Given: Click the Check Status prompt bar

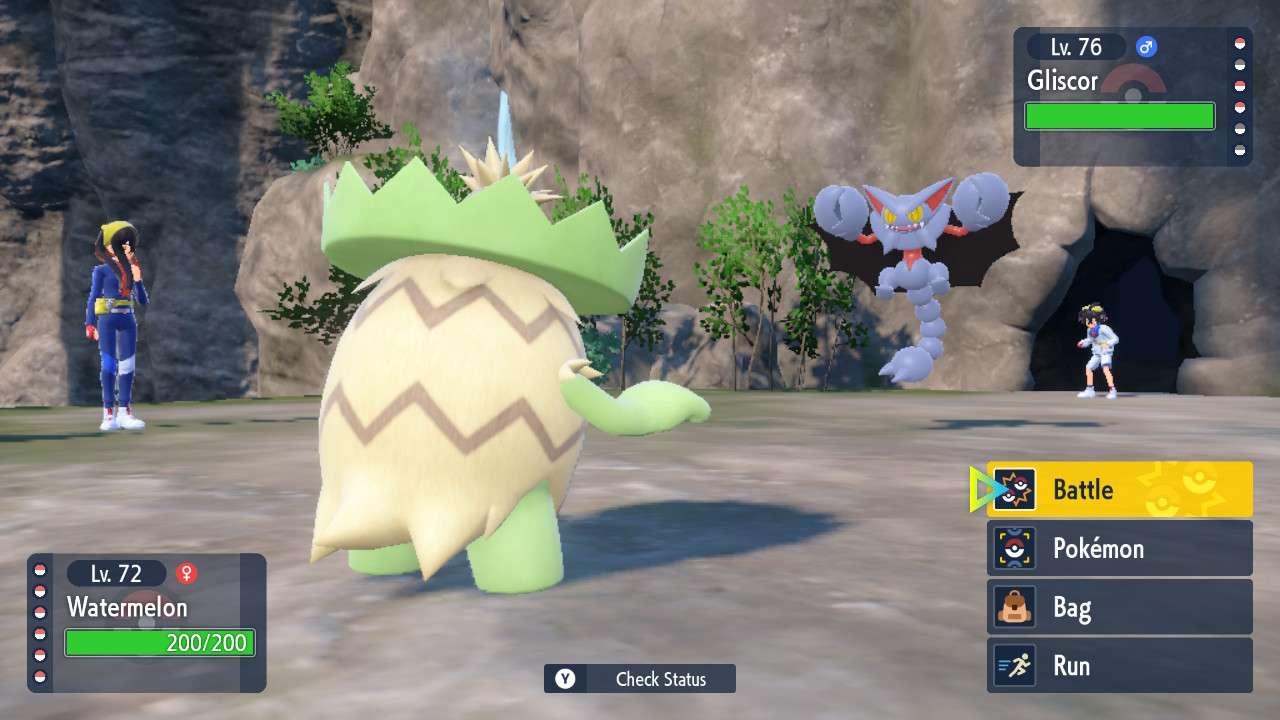Looking at the screenshot, I should click(640, 679).
